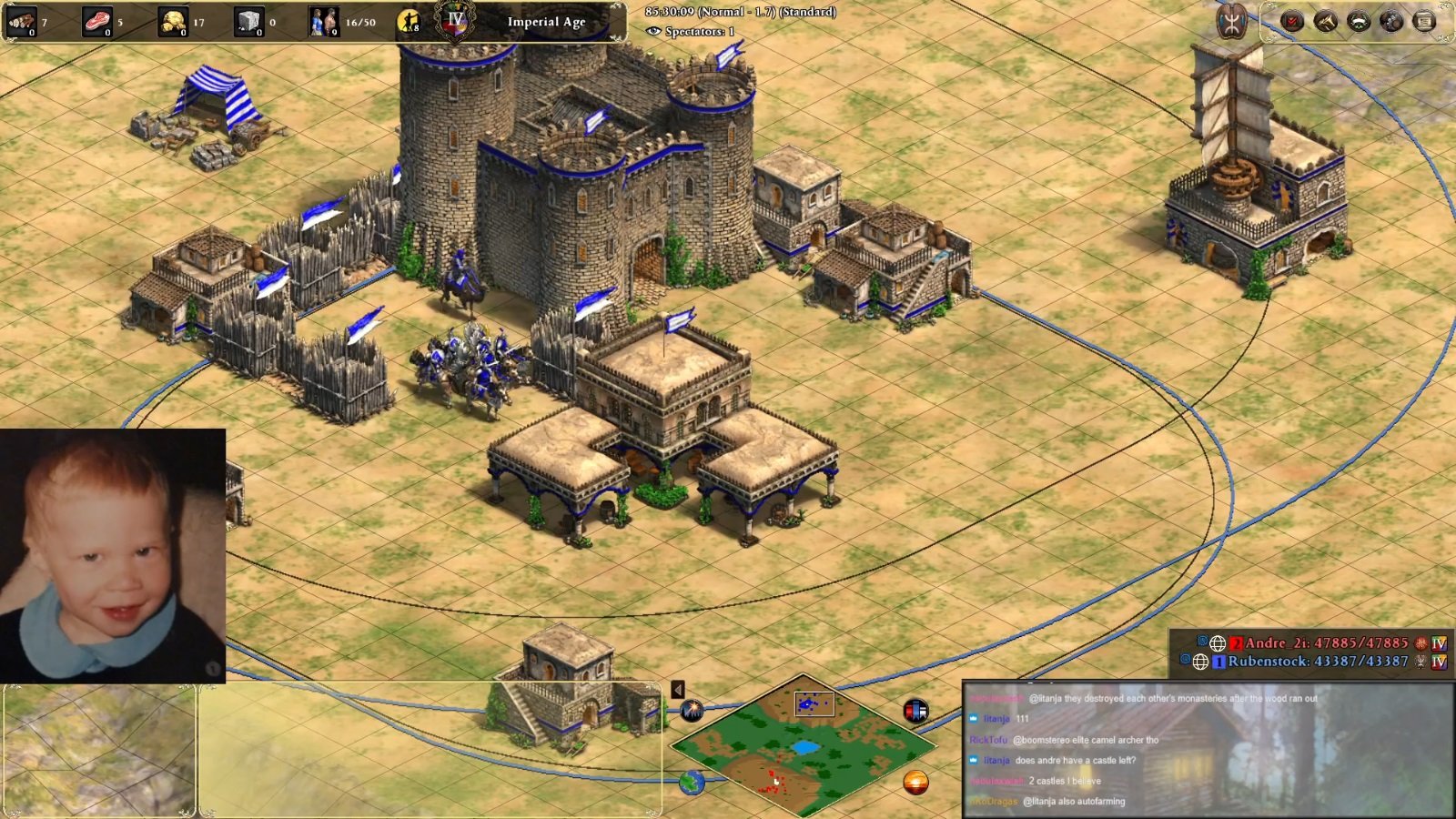Screen dimensions: 1456x819
Task: Click the food resource icon
Action: 96,21
